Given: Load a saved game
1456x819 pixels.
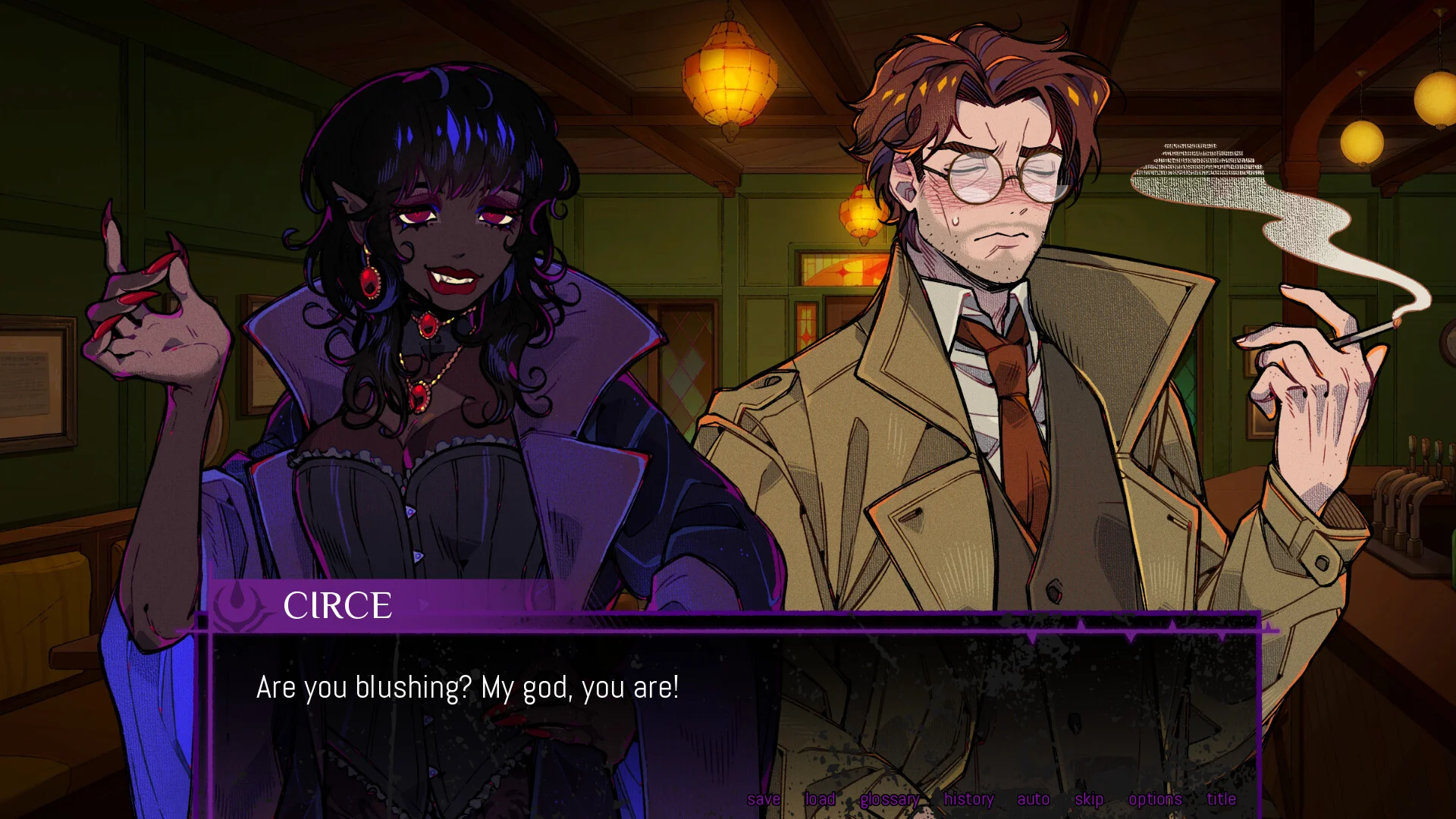Looking at the screenshot, I should (820, 799).
